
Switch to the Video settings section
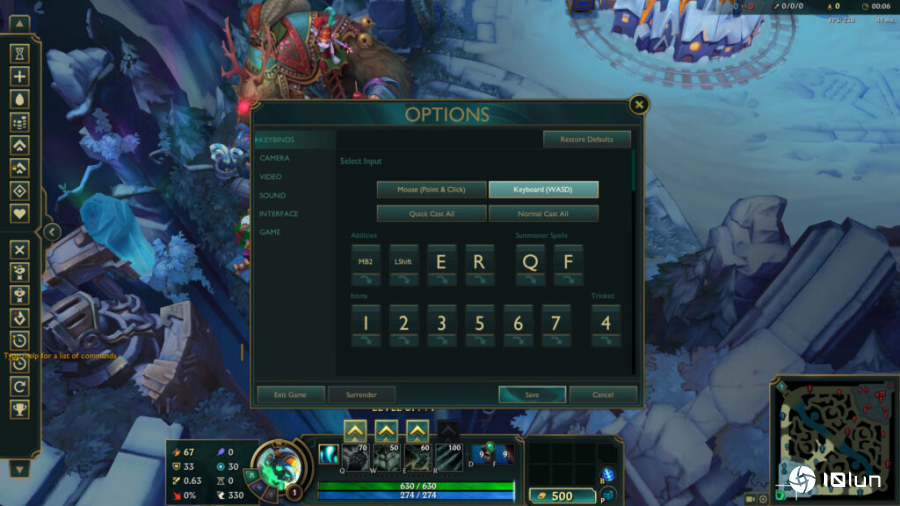tap(271, 177)
